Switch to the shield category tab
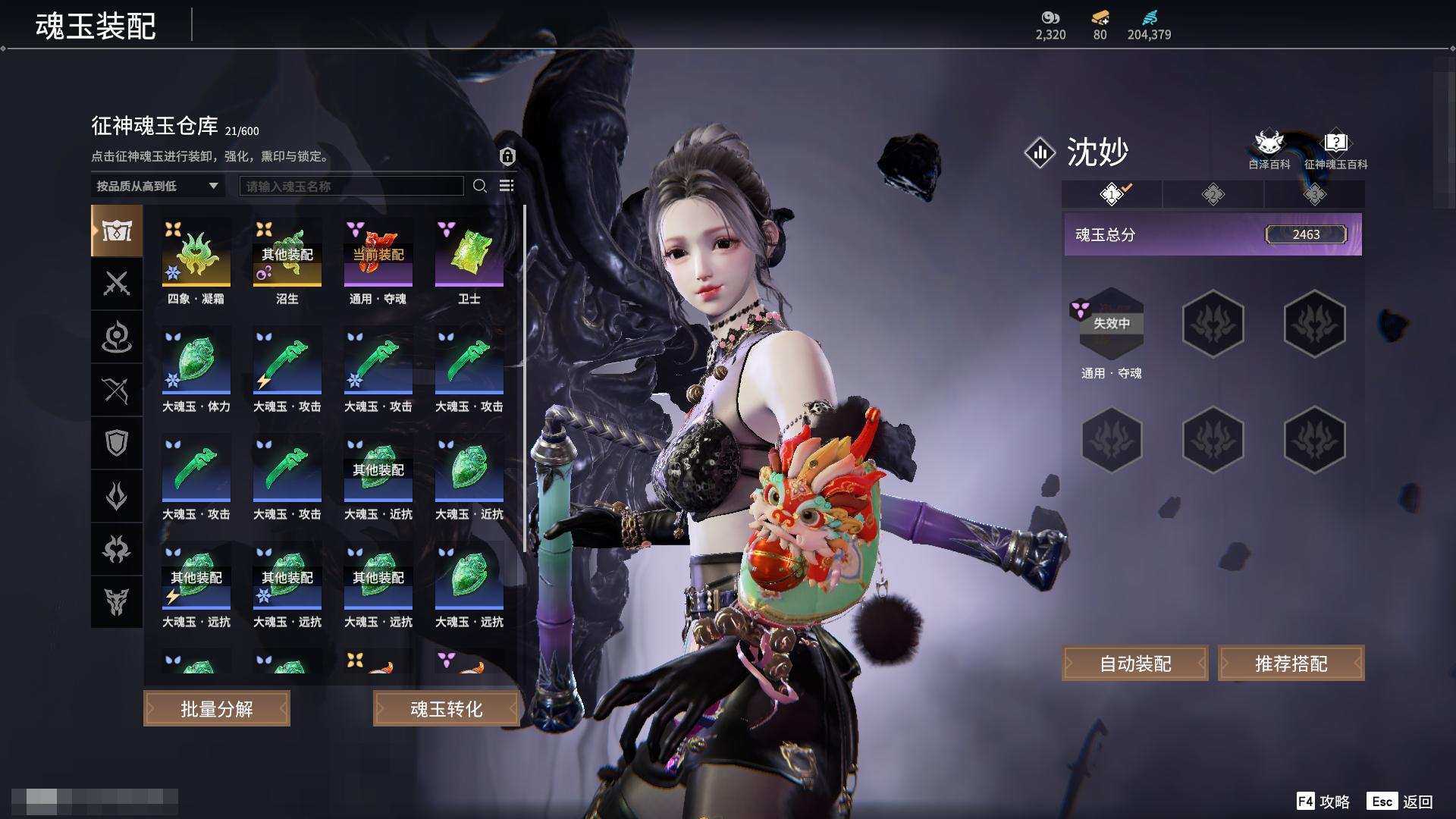This screenshot has width=1456, height=819. 117,443
